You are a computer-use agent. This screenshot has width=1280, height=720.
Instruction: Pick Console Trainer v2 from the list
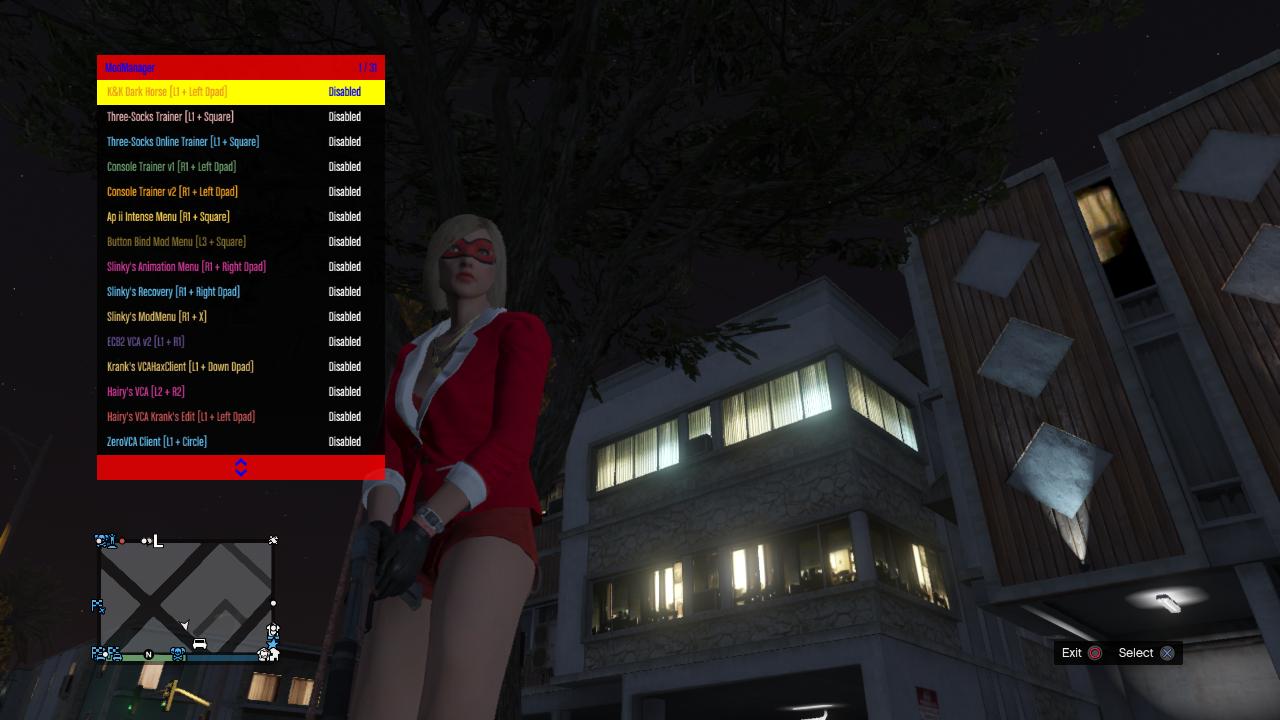click(x=172, y=192)
